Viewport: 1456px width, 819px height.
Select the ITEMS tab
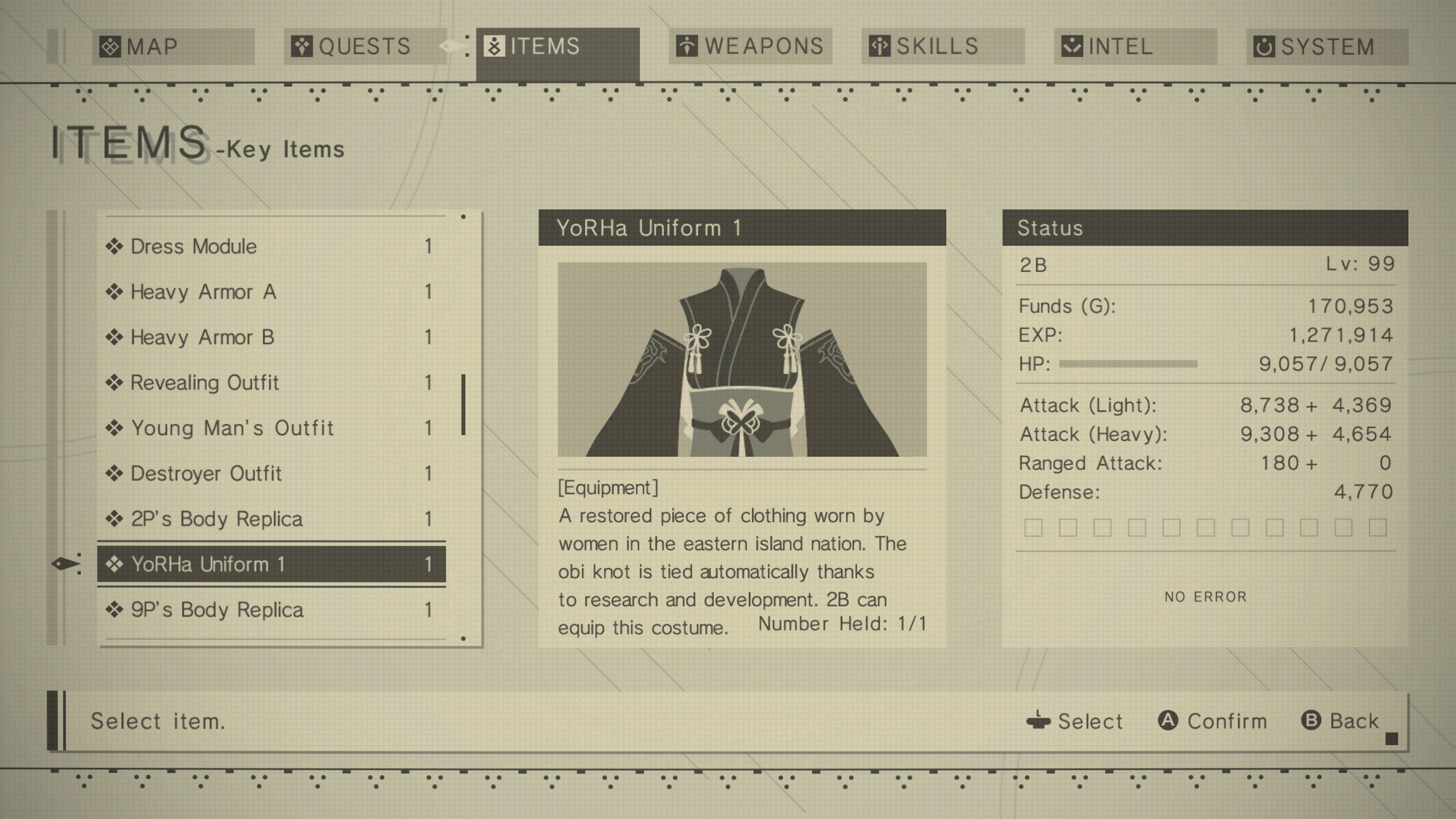pyautogui.click(x=557, y=47)
